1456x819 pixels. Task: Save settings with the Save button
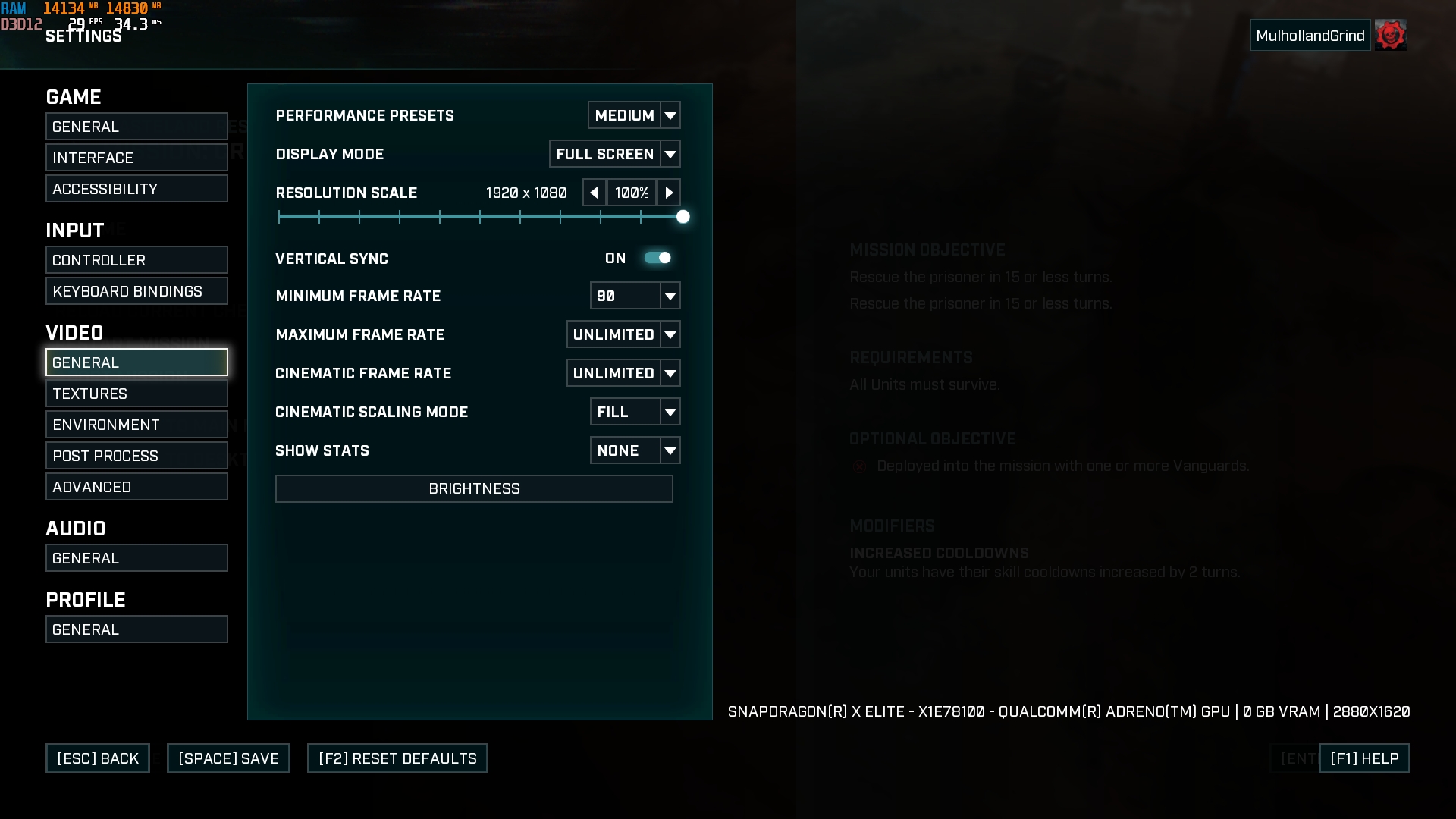228,758
